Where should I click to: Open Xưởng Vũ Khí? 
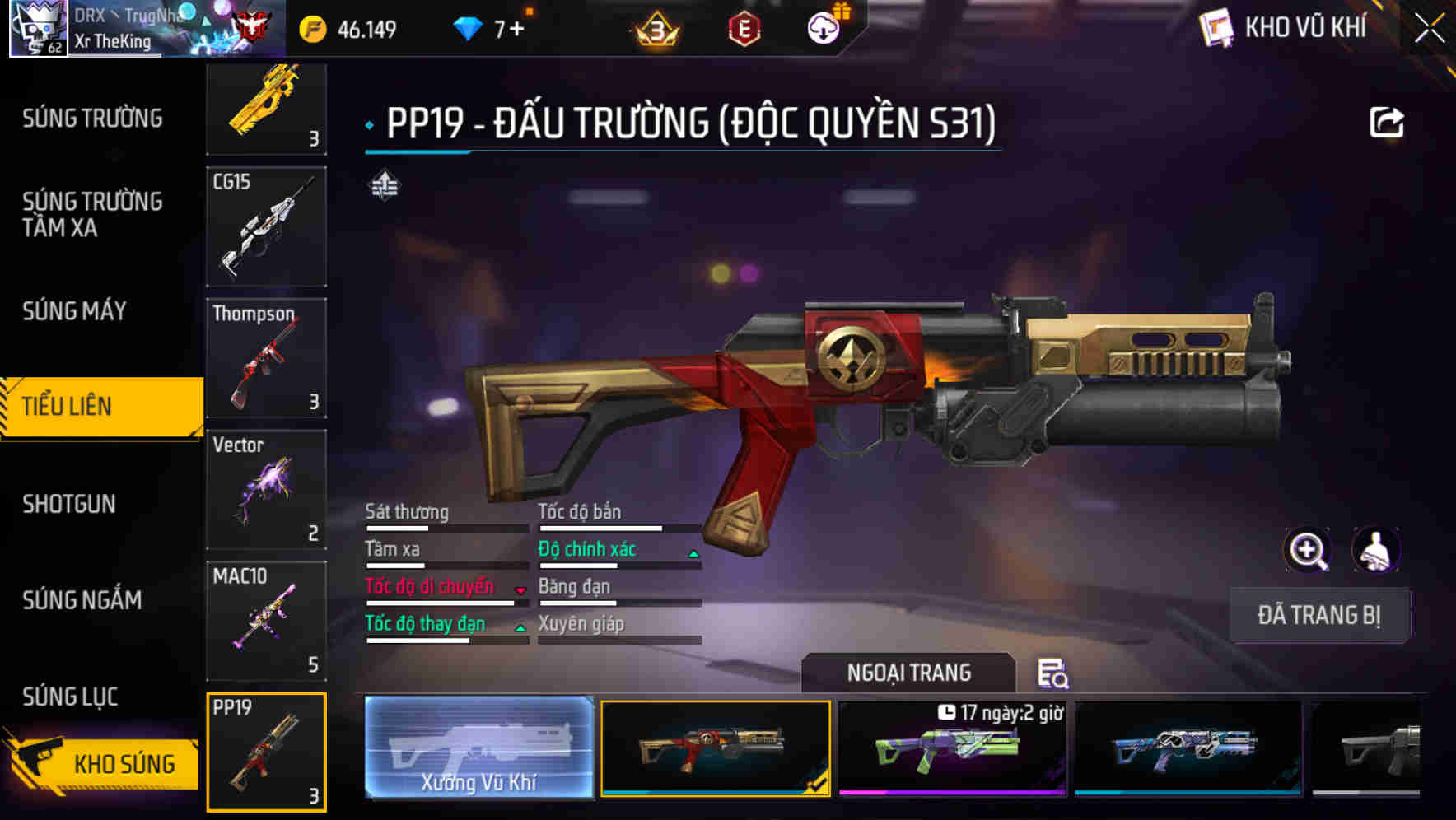[x=478, y=748]
